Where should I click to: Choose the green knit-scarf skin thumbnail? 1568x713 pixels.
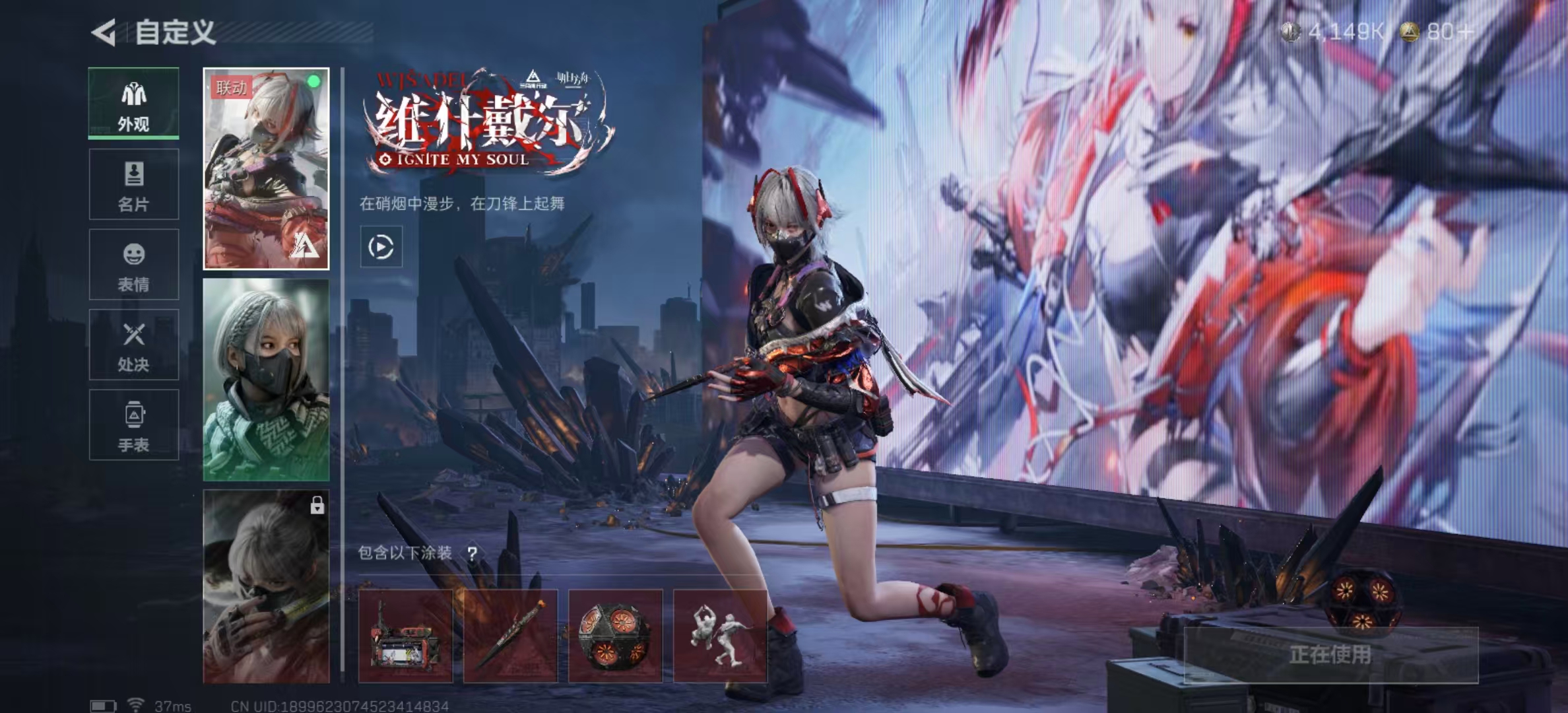(266, 380)
